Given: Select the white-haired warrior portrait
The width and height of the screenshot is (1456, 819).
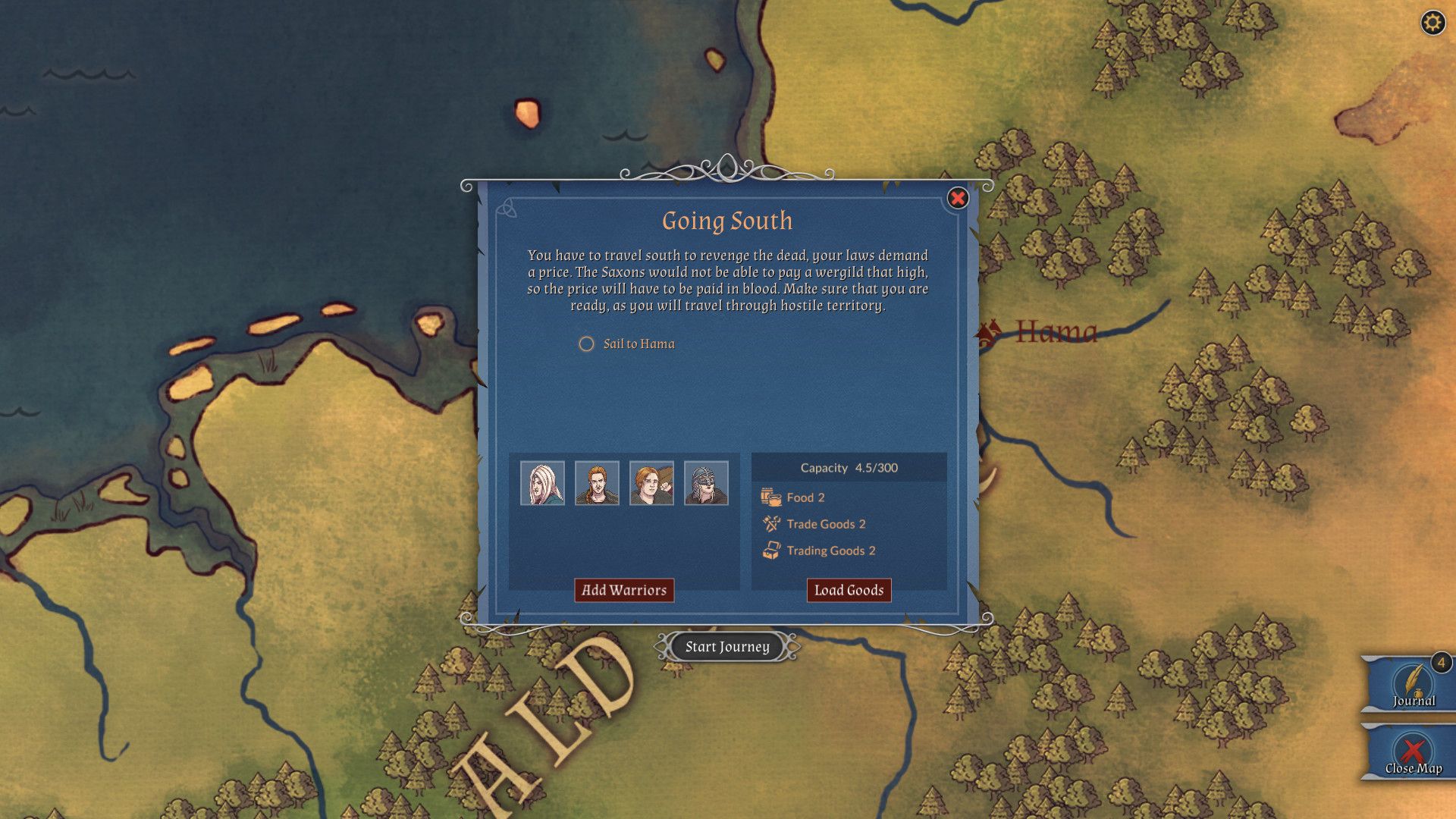Looking at the screenshot, I should pyautogui.click(x=542, y=483).
